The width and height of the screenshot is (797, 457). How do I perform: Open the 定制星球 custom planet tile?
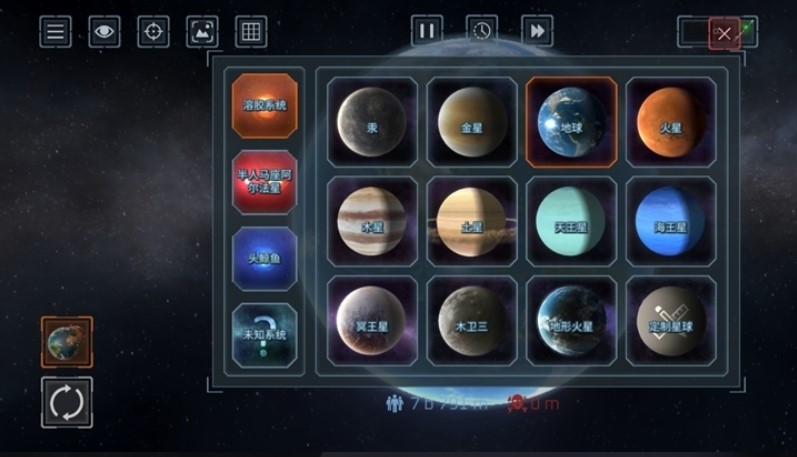coord(671,321)
